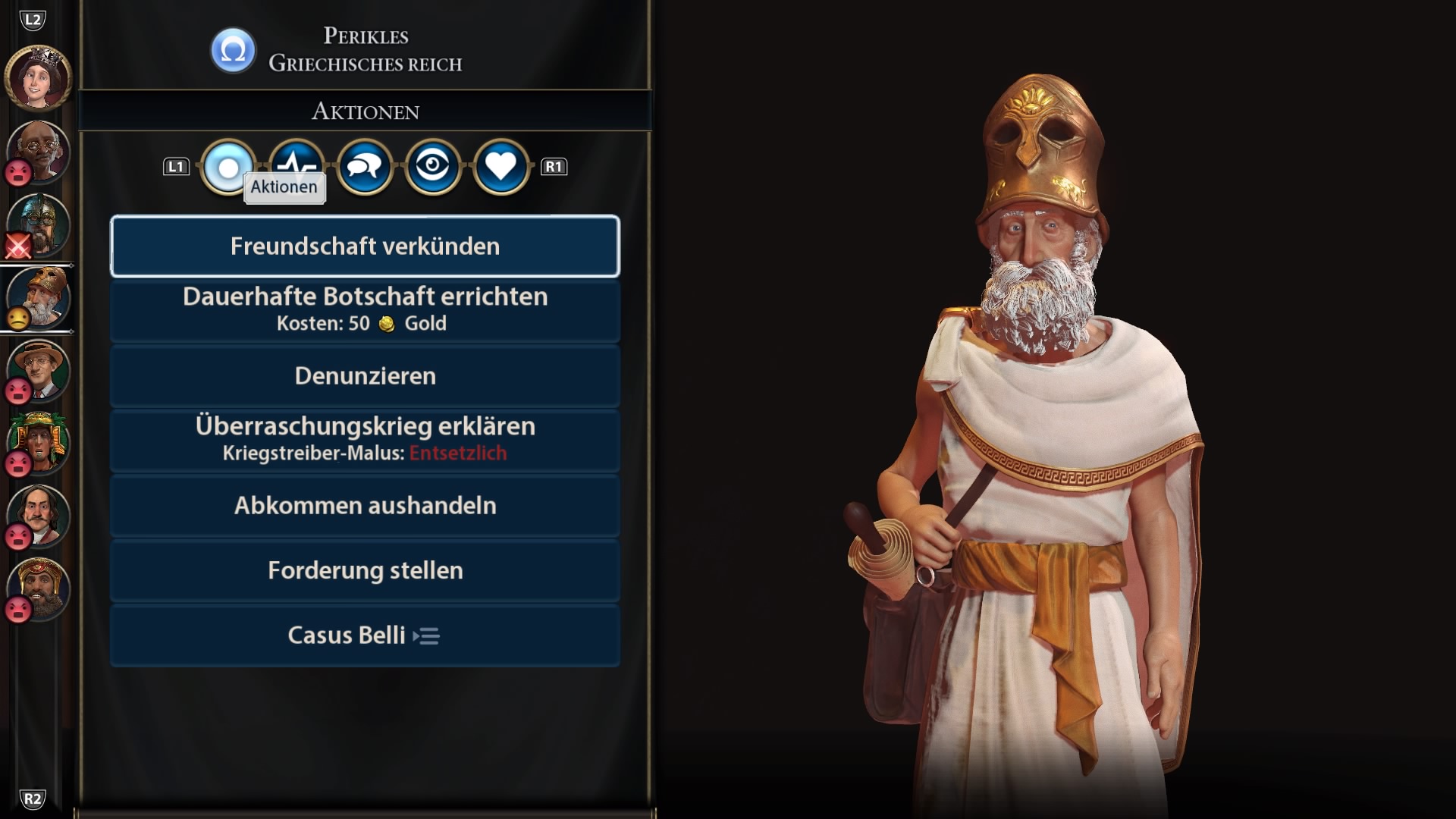
Task: Select the crowned queen portrait
Action: pyautogui.click(x=38, y=77)
